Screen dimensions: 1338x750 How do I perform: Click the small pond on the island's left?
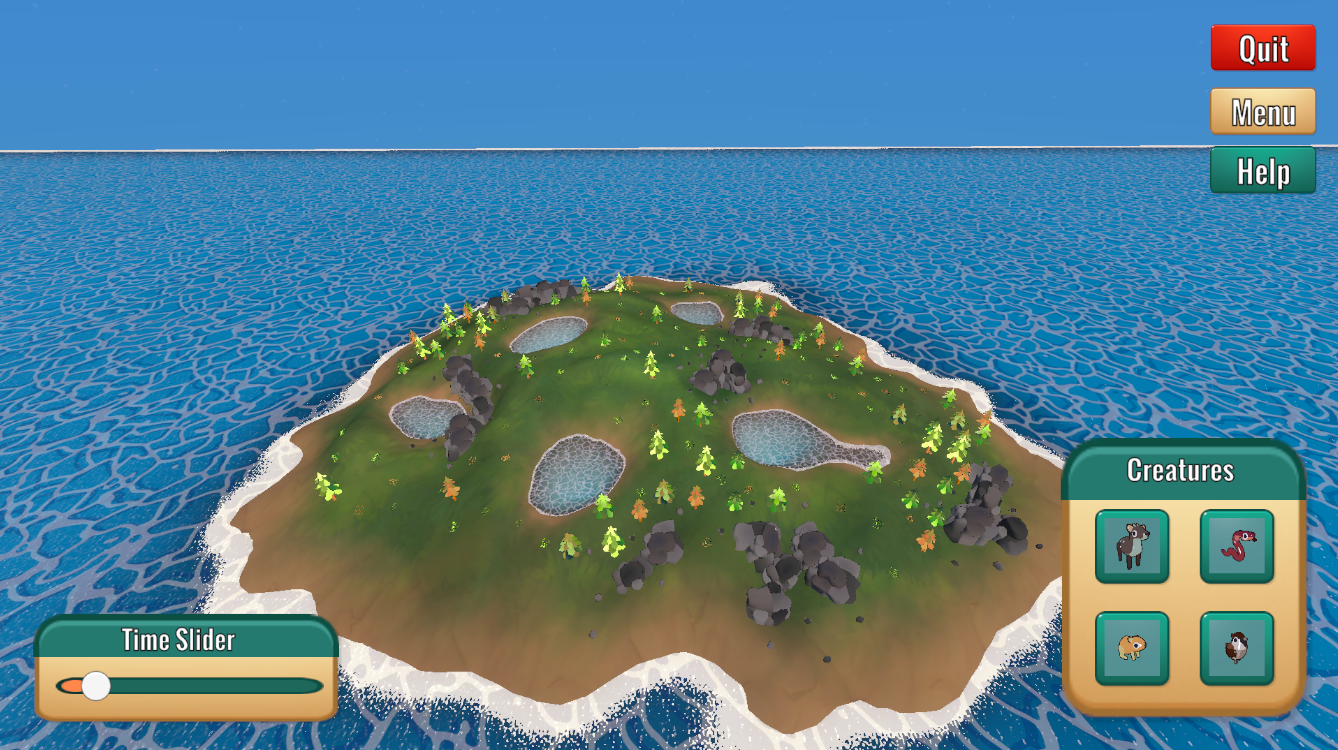425,415
